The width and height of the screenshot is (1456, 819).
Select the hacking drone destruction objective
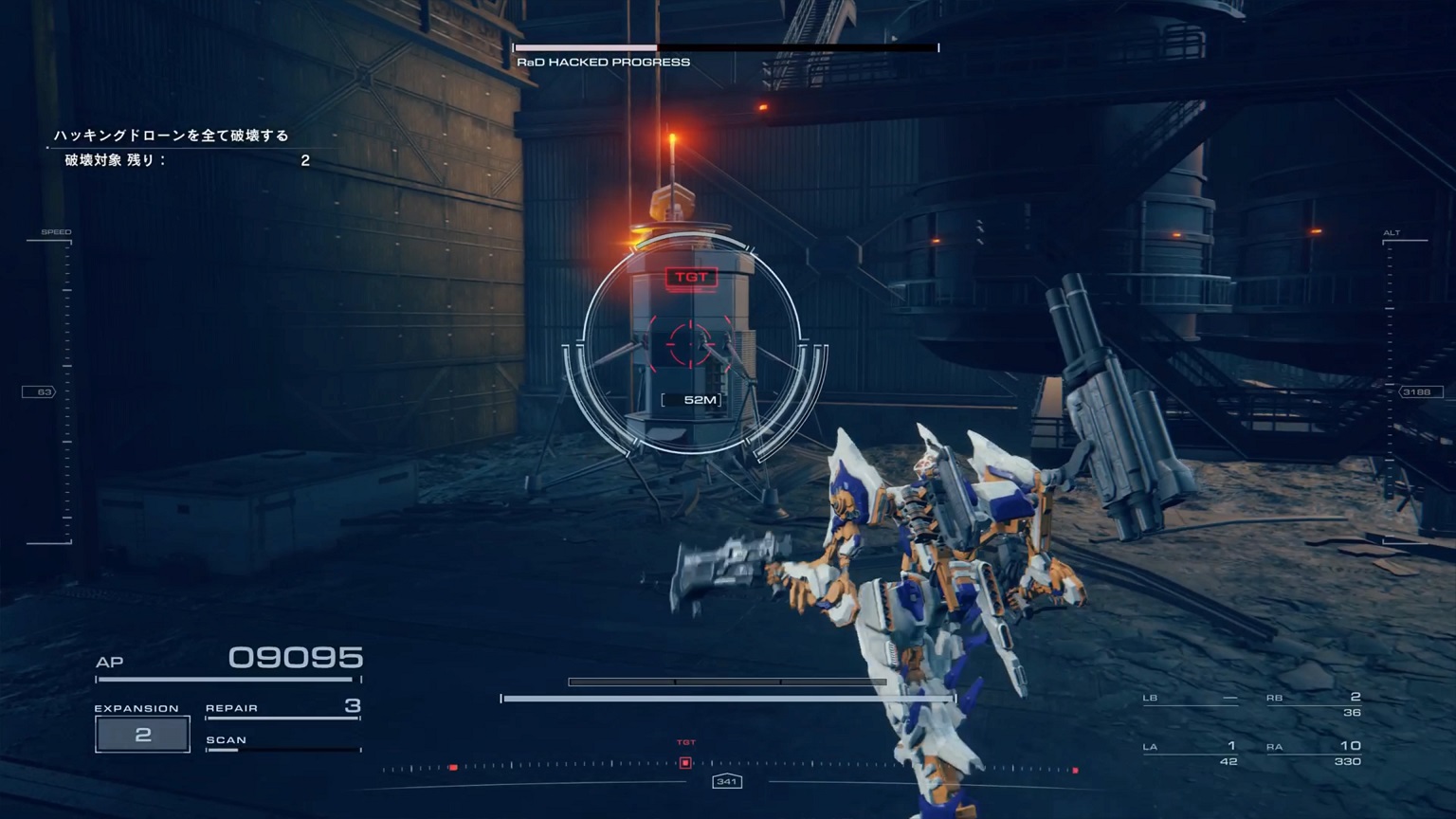172,136
